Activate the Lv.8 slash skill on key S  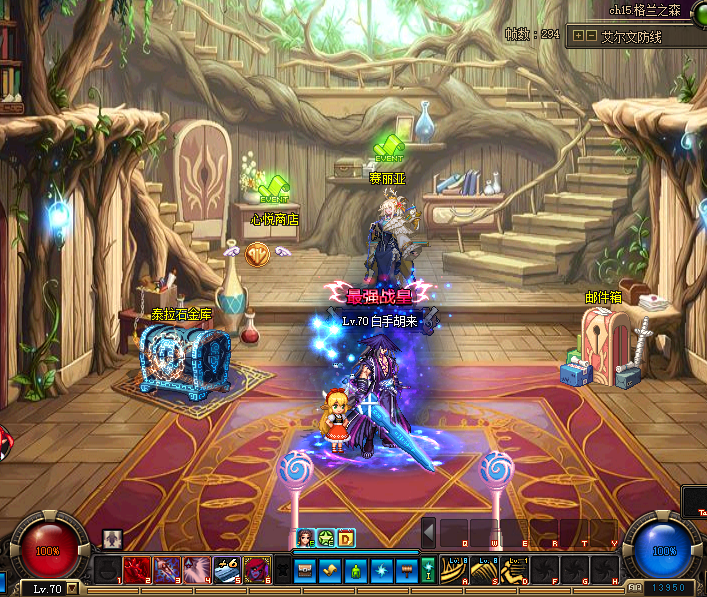pos(485,570)
